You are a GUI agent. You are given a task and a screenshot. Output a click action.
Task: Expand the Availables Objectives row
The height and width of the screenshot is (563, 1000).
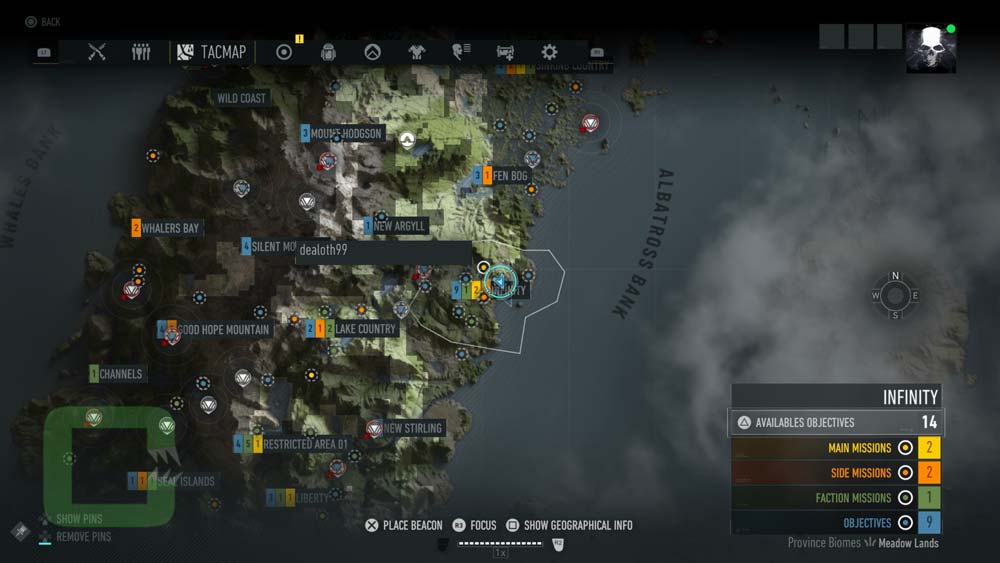click(x=836, y=422)
